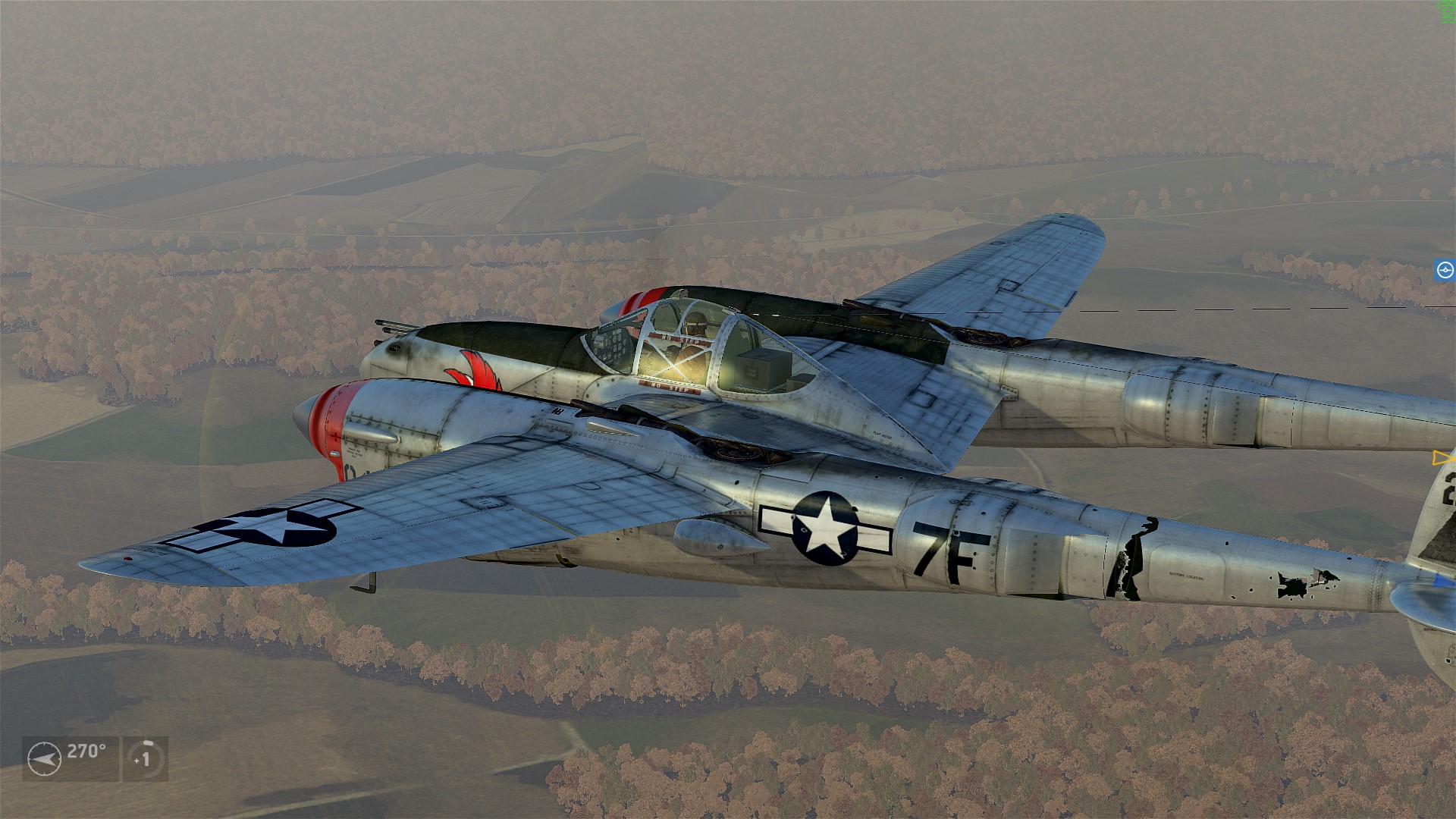Click the compass heading dial icon
The width and height of the screenshot is (1456, 819).
click(44, 759)
